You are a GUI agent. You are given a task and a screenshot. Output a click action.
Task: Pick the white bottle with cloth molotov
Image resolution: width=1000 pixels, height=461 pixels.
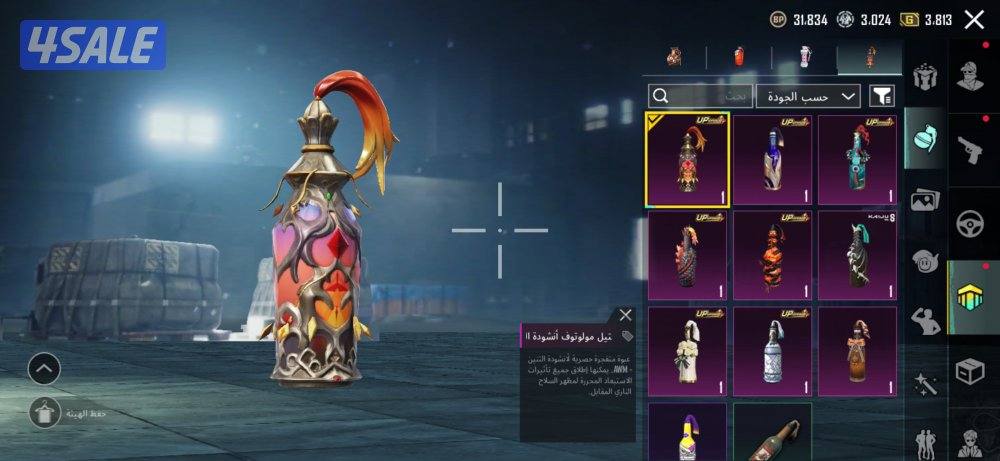[x=687, y=351]
